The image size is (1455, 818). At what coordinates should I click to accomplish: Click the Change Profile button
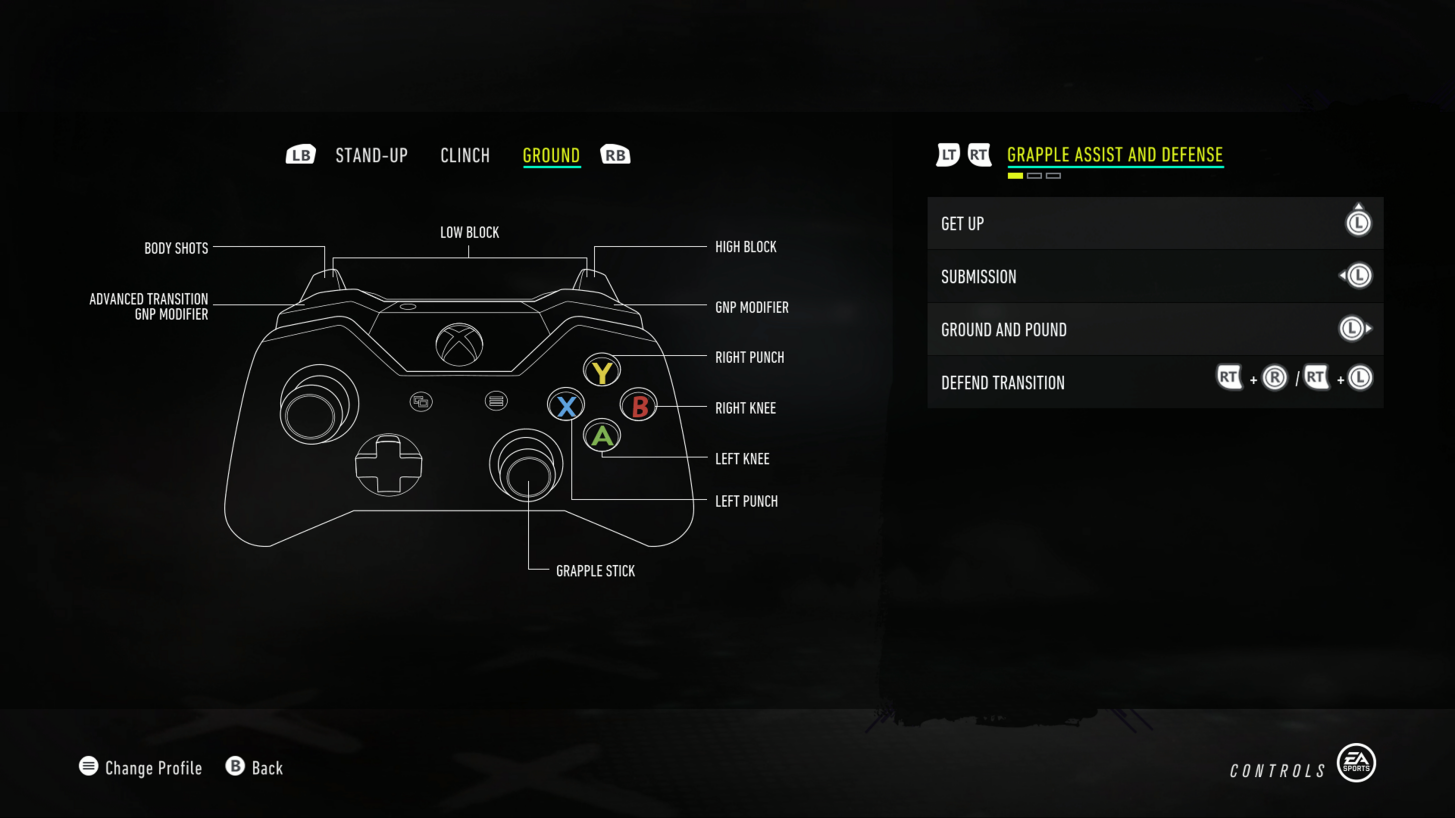153,767
